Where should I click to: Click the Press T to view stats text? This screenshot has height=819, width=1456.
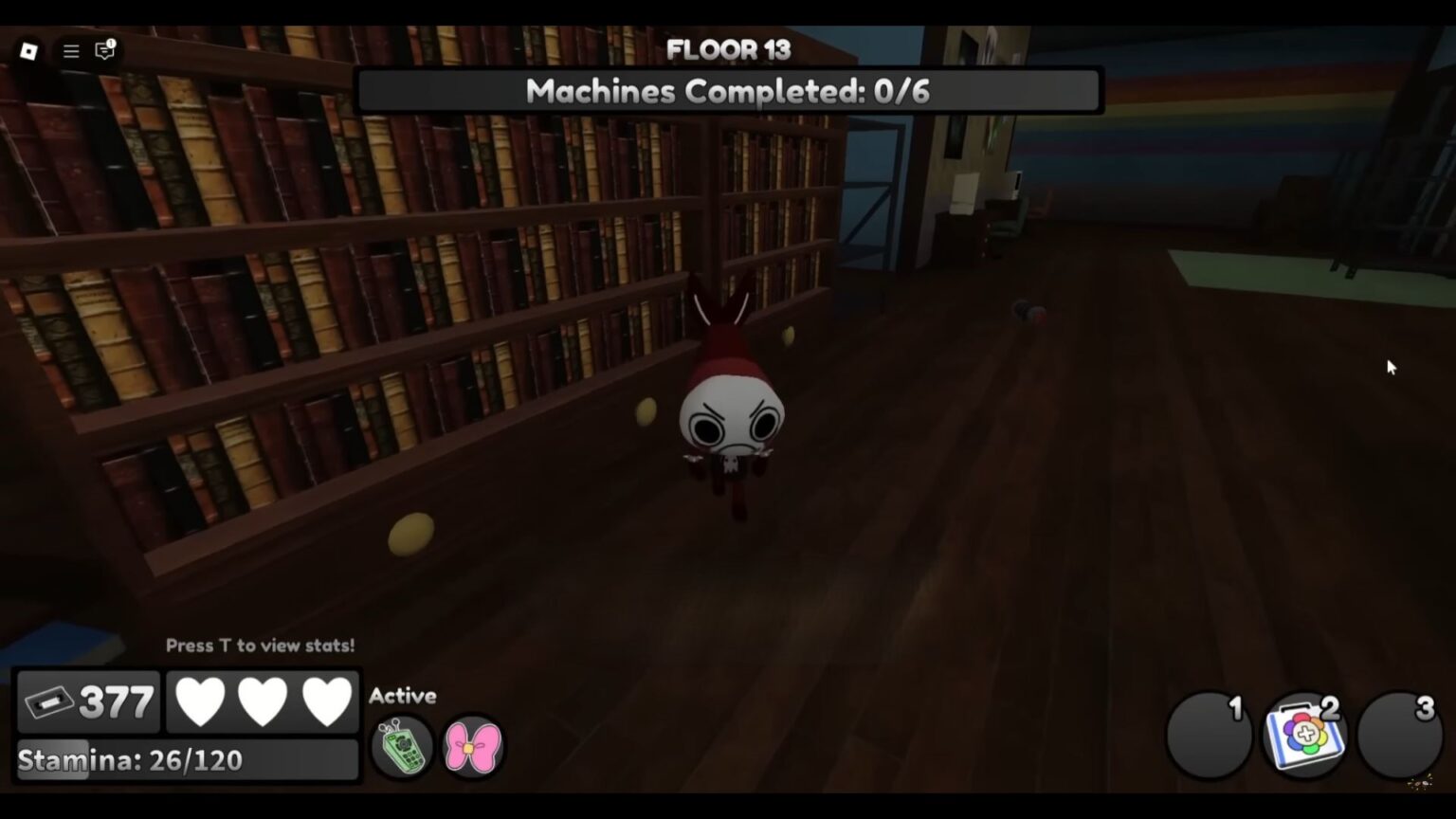point(260,646)
